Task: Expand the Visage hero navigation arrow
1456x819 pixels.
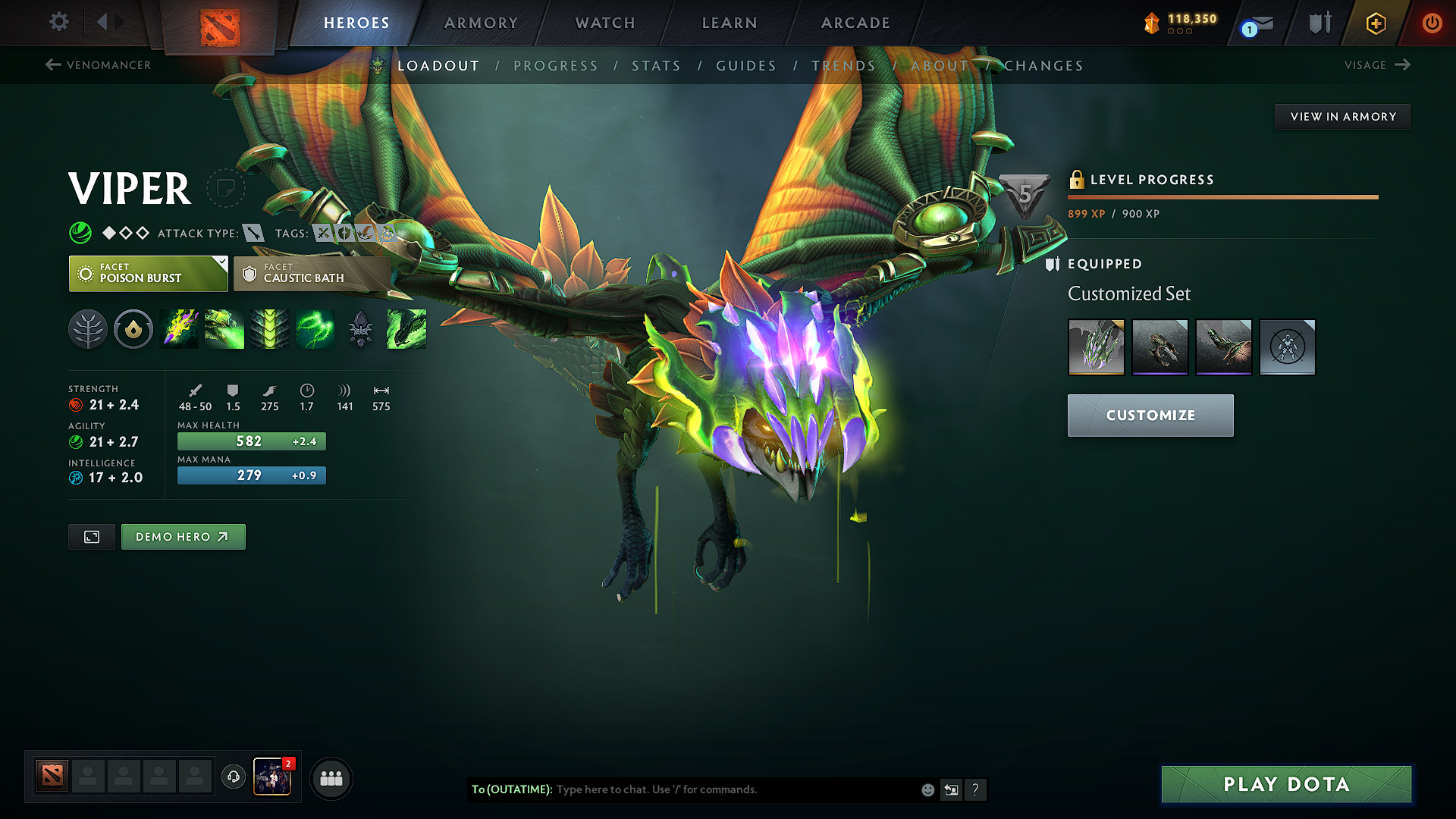Action: pos(1401,65)
